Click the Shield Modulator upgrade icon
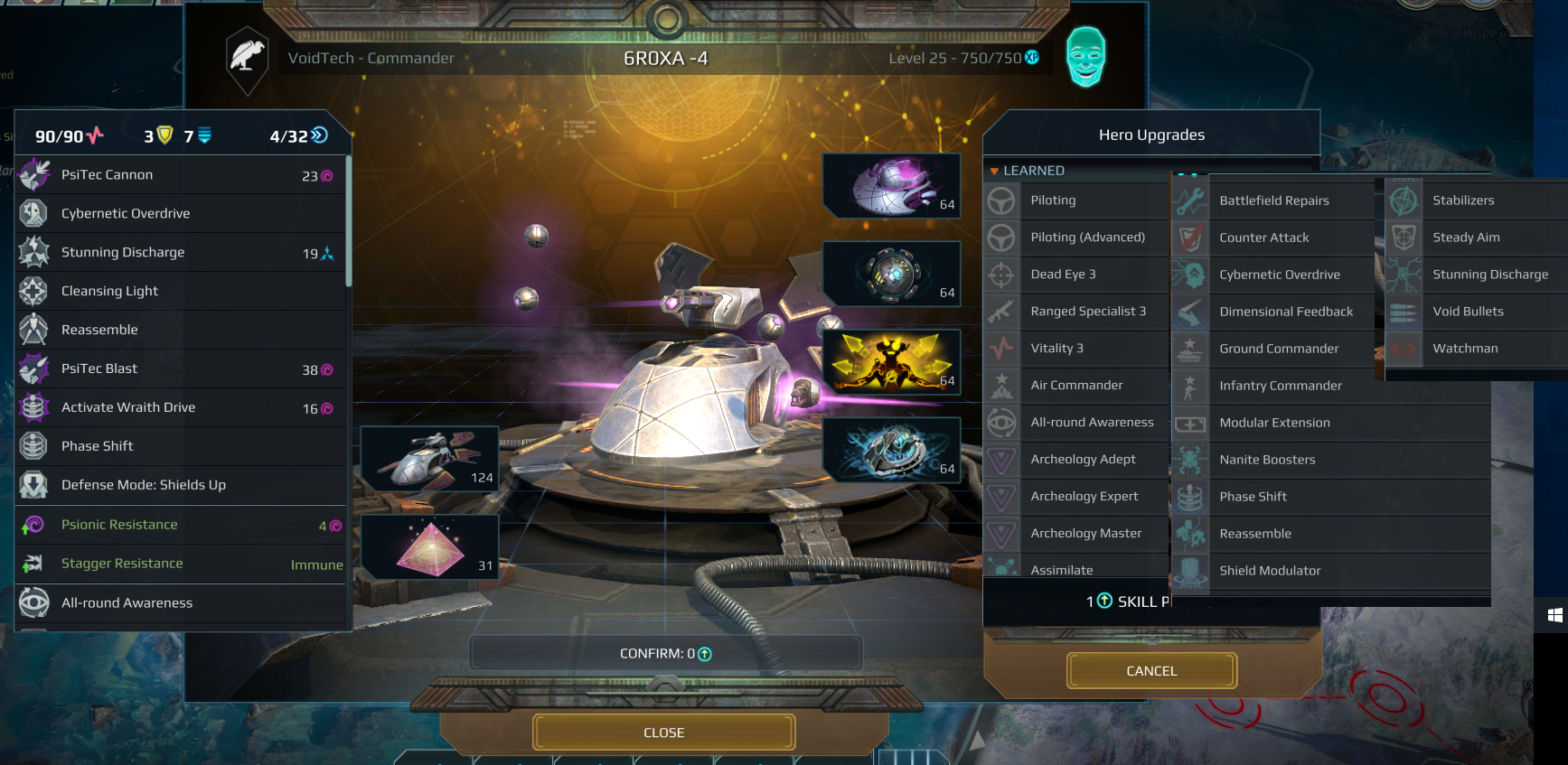This screenshot has width=1568, height=765. tap(1190, 570)
